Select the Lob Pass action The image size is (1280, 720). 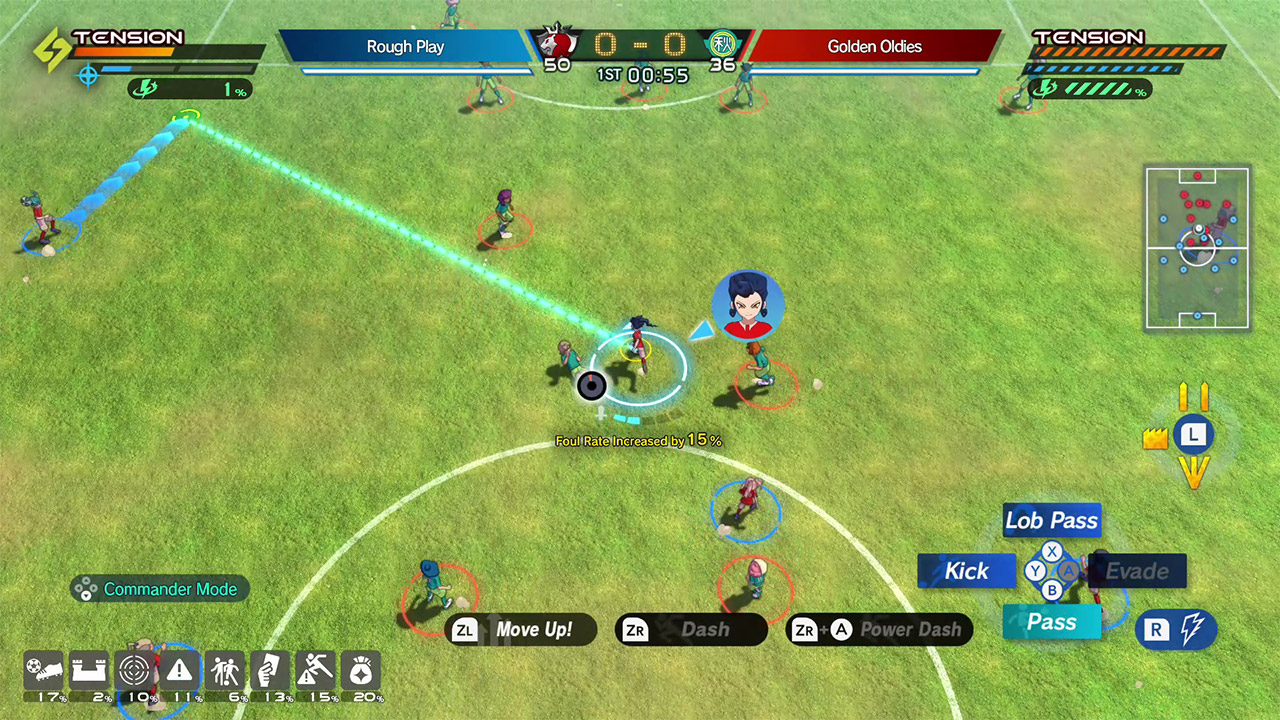pos(1051,520)
